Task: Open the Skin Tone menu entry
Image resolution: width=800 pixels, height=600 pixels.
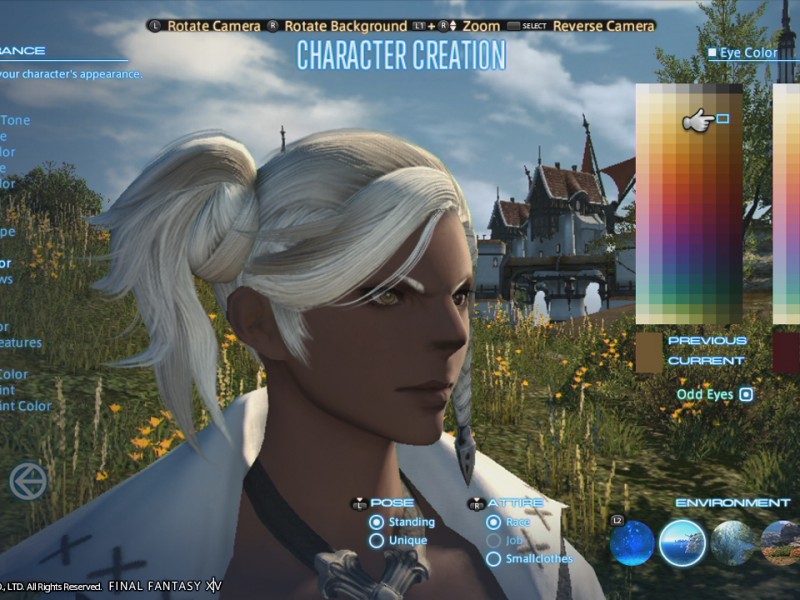Action: pos(14,121)
